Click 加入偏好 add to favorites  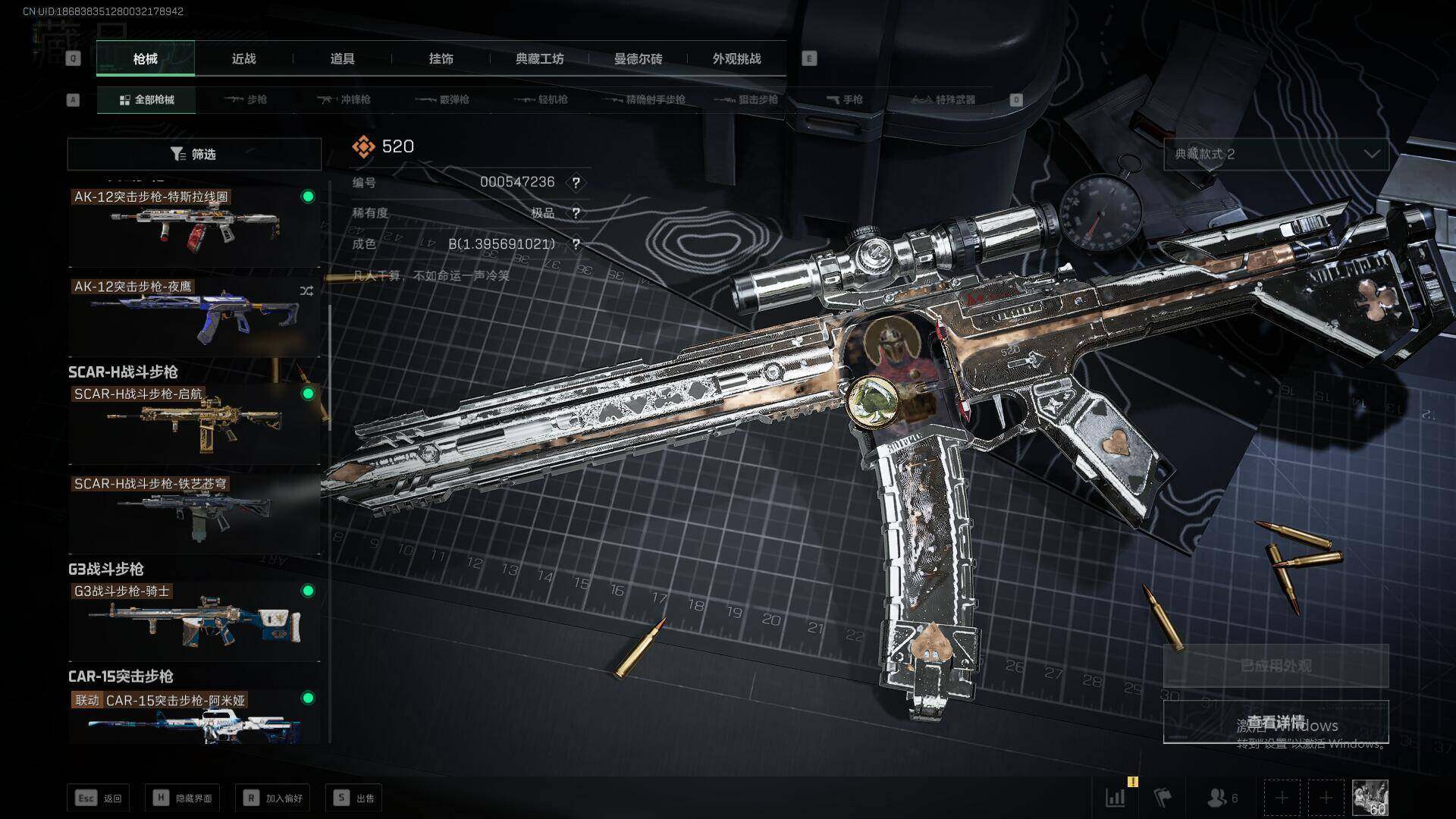pyautogui.click(x=273, y=798)
